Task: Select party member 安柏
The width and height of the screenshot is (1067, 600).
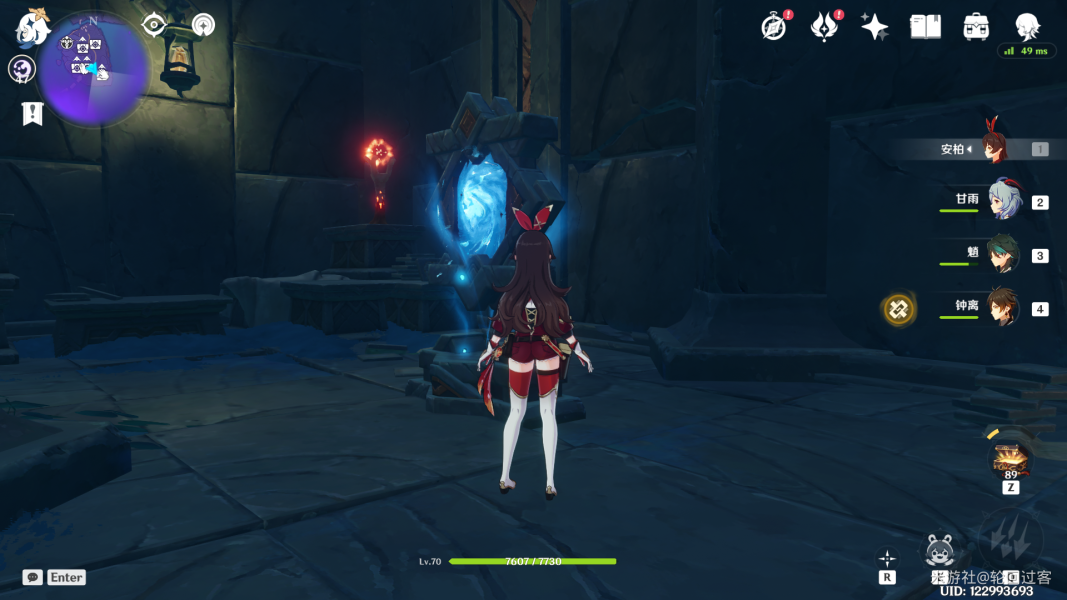Action: coord(995,149)
